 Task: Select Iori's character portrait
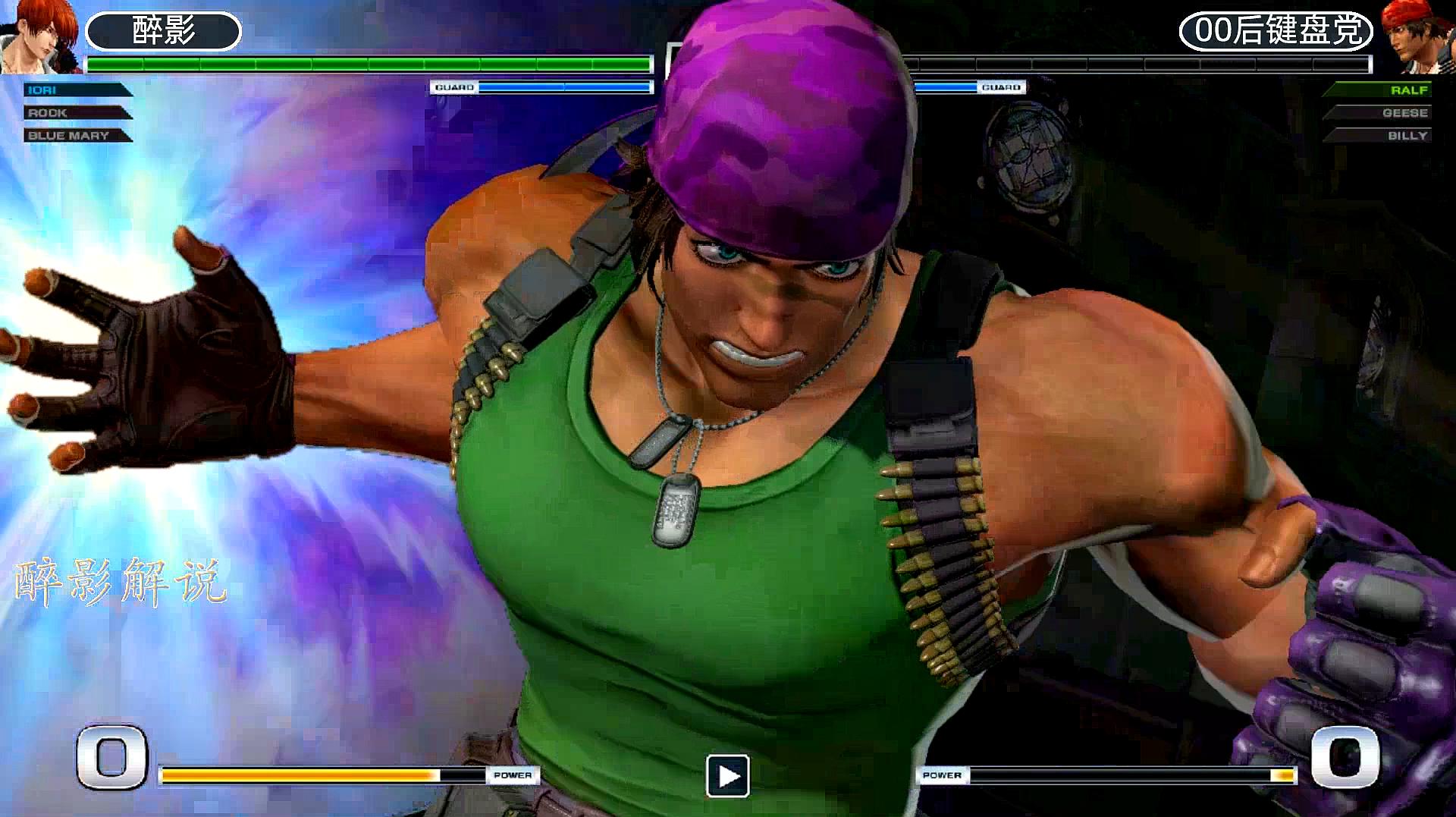pos(38,36)
